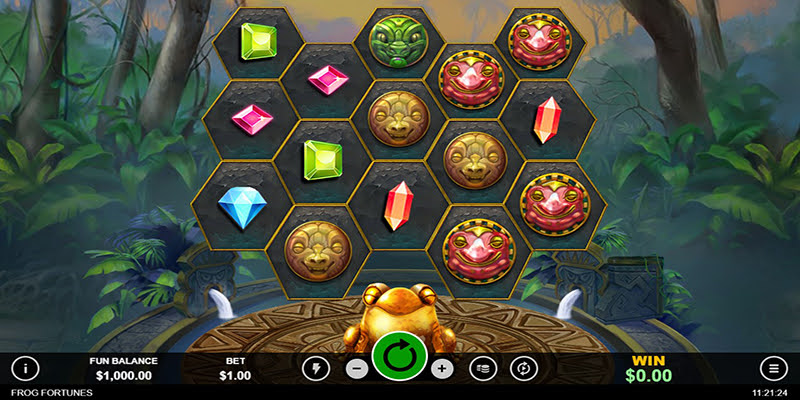Open the game info panel

26,367
